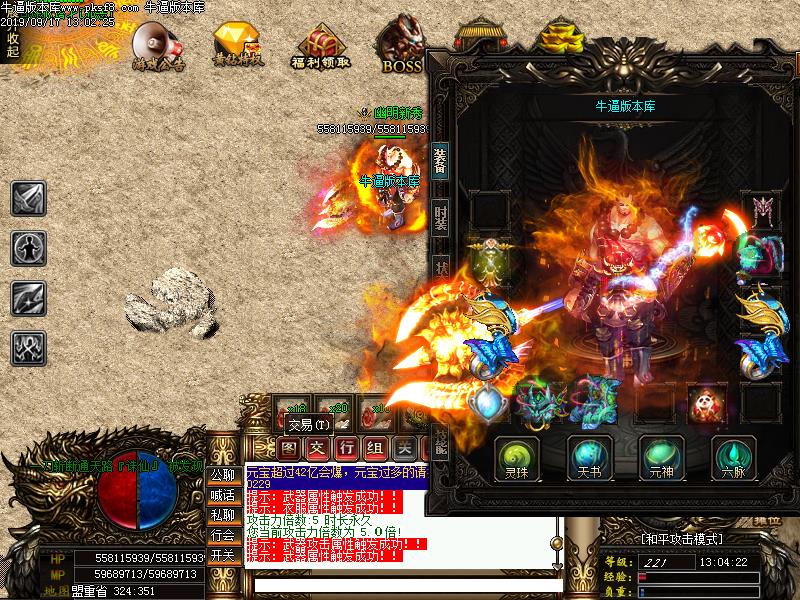Select the 装备 equipment tab
This screenshot has width=800, height=600.
coord(440,161)
